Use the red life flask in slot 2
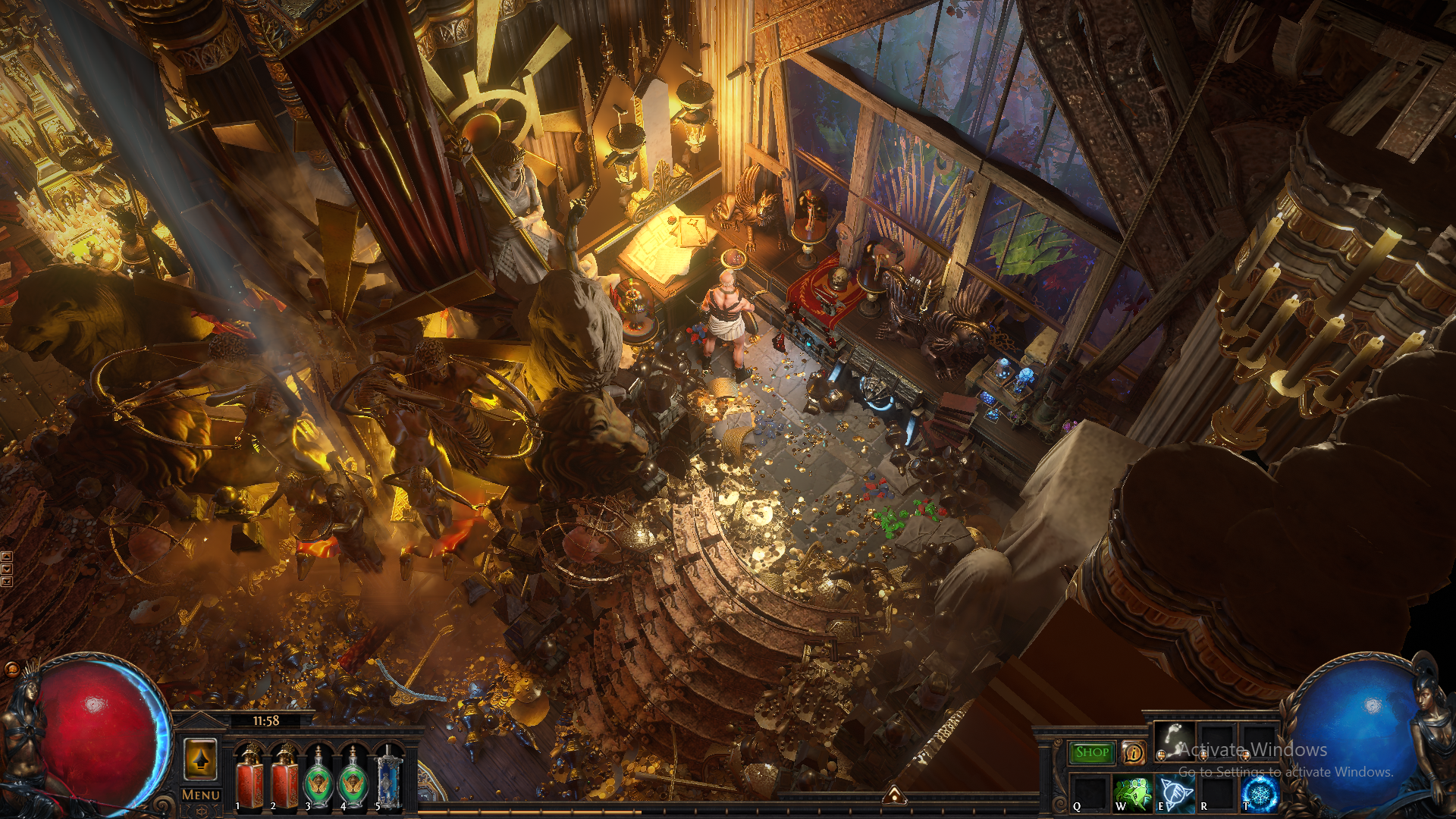1456x819 pixels. (x=285, y=778)
